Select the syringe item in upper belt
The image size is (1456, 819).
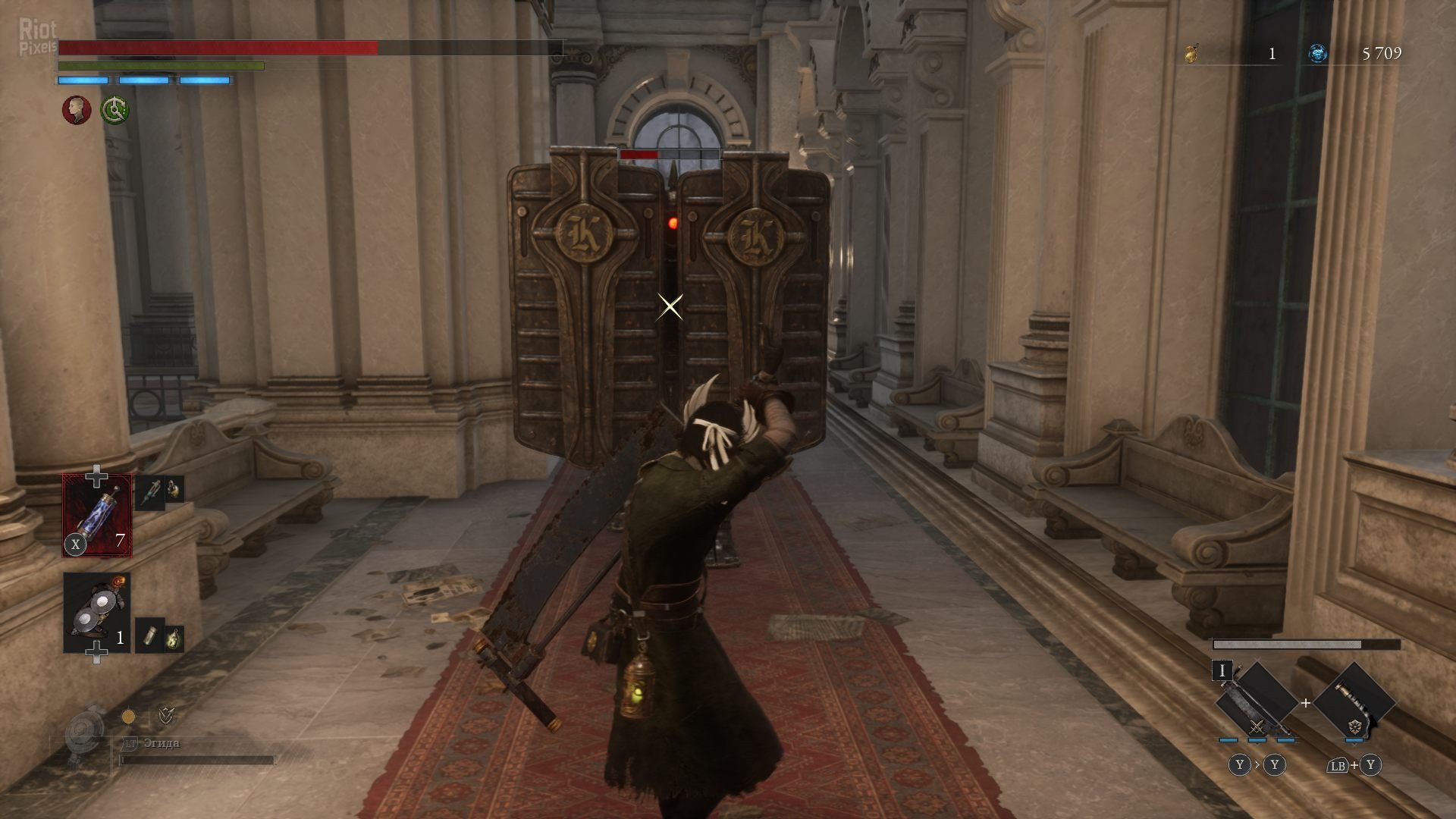[x=151, y=493]
